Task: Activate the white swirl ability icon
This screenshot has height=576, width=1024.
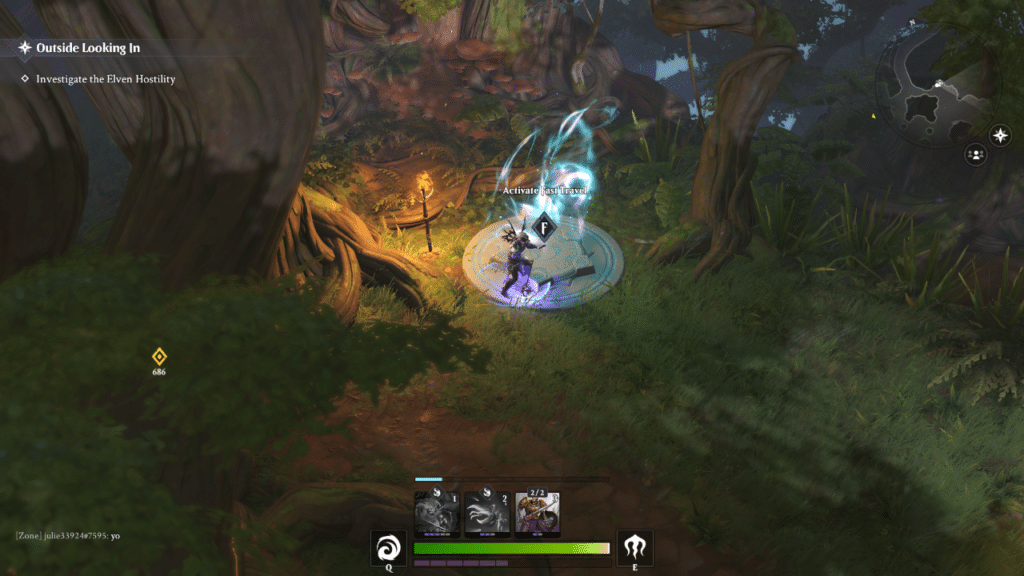Action: [389, 548]
